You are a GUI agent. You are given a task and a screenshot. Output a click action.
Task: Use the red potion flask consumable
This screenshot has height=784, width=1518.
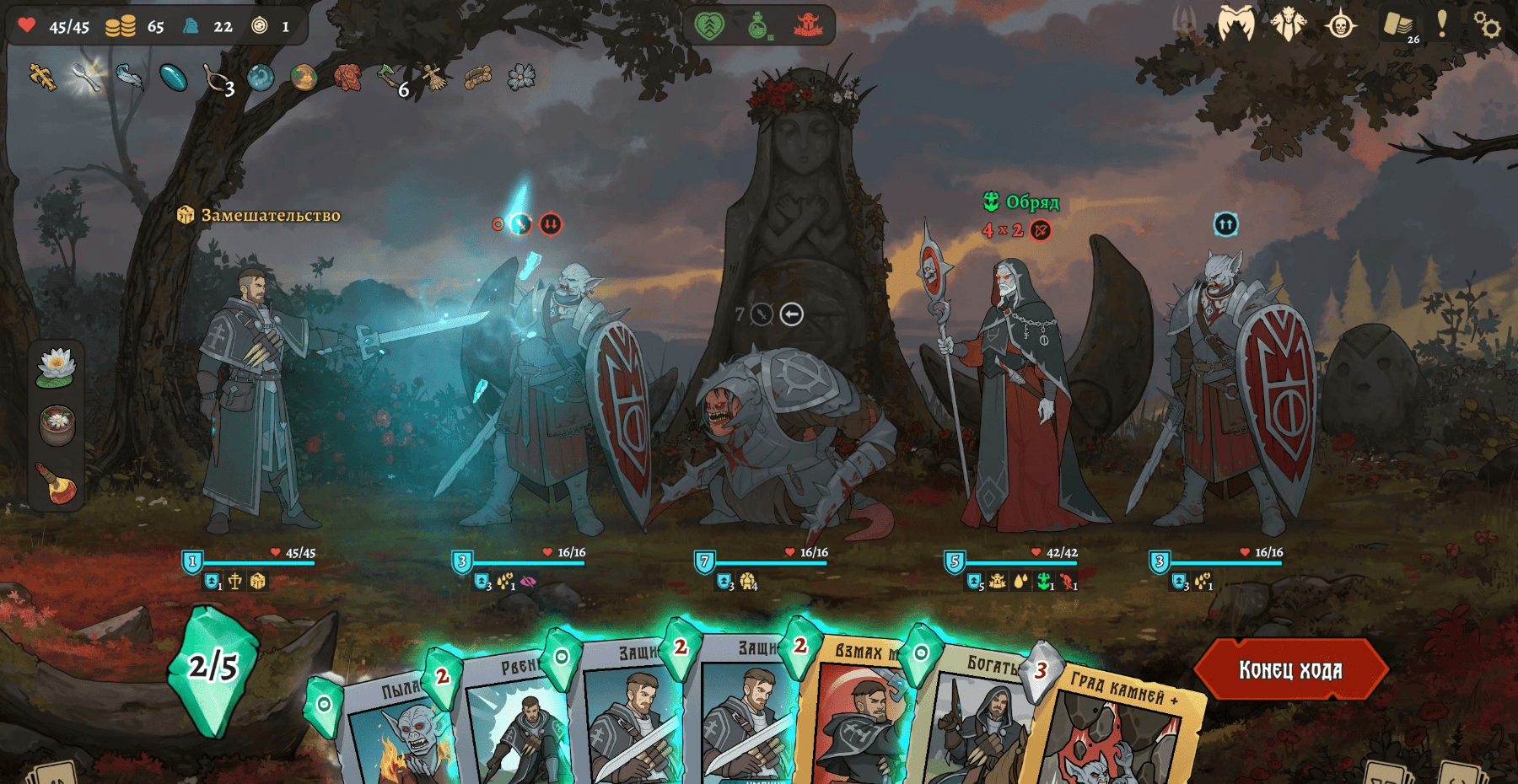coord(57,483)
